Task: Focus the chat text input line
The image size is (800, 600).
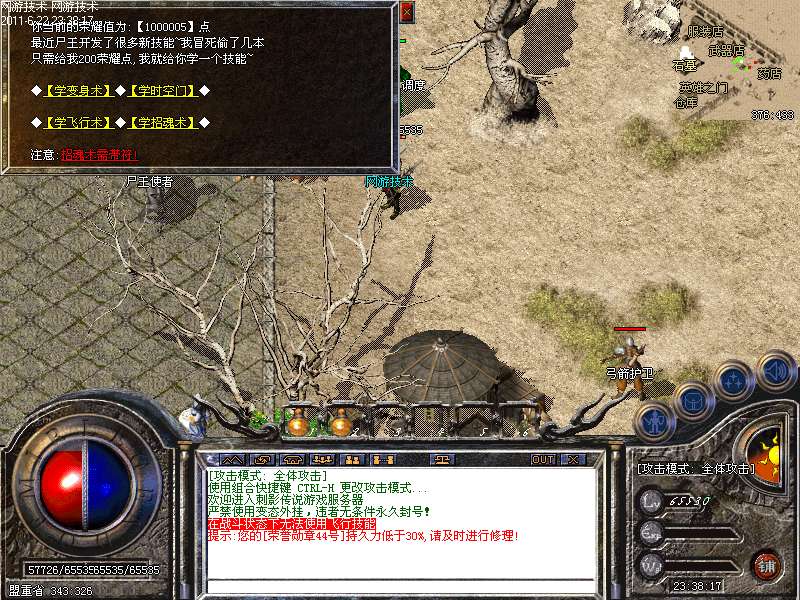Action: pos(400,584)
